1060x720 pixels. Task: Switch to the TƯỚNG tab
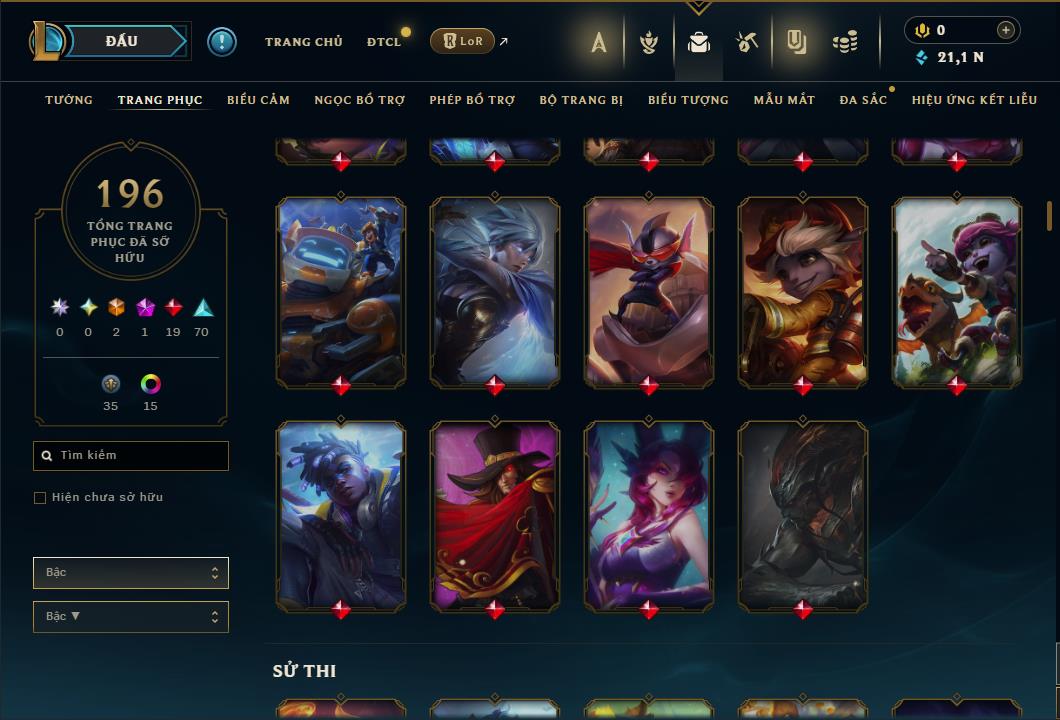(69, 100)
